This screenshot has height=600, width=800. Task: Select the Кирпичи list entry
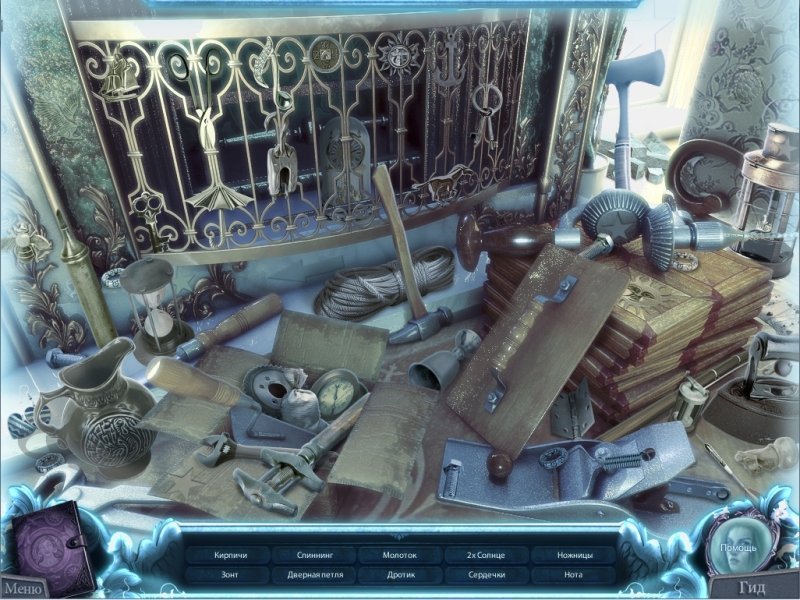tap(229, 554)
